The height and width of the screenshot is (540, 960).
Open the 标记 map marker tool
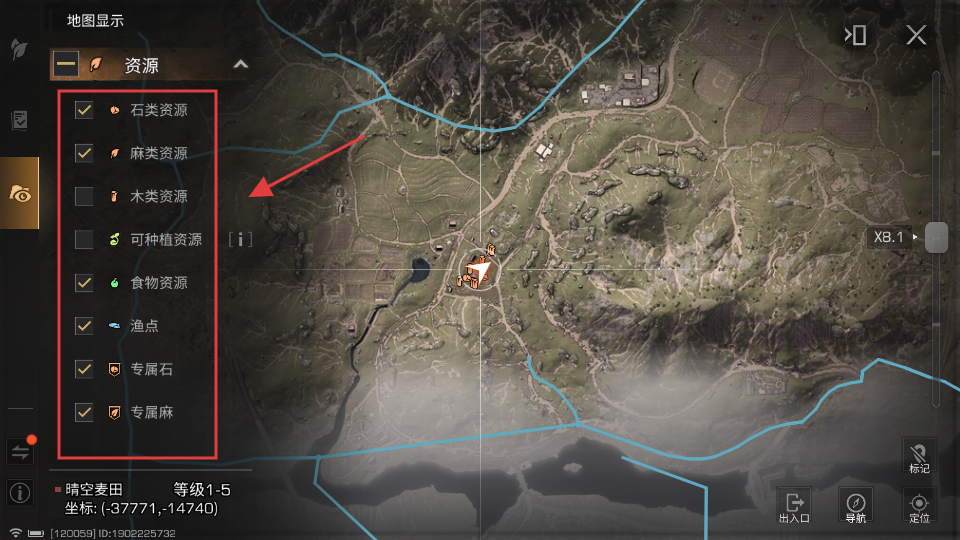tap(919, 455)
